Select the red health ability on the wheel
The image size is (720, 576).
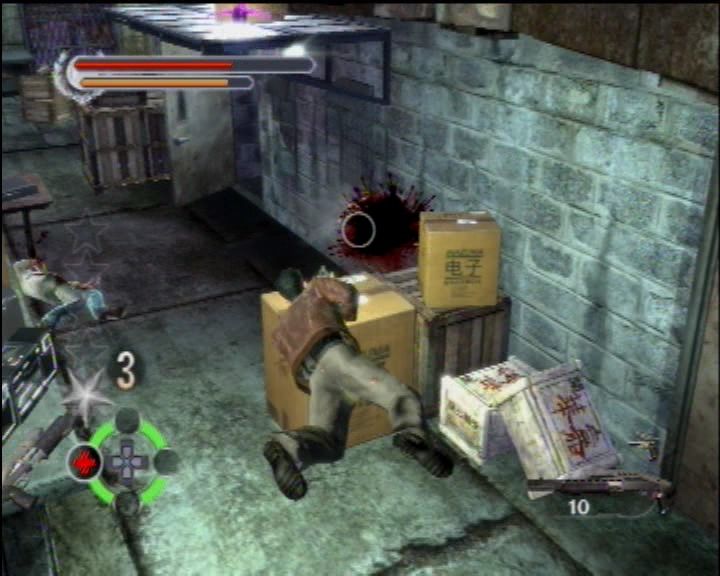tap(85, 462)
